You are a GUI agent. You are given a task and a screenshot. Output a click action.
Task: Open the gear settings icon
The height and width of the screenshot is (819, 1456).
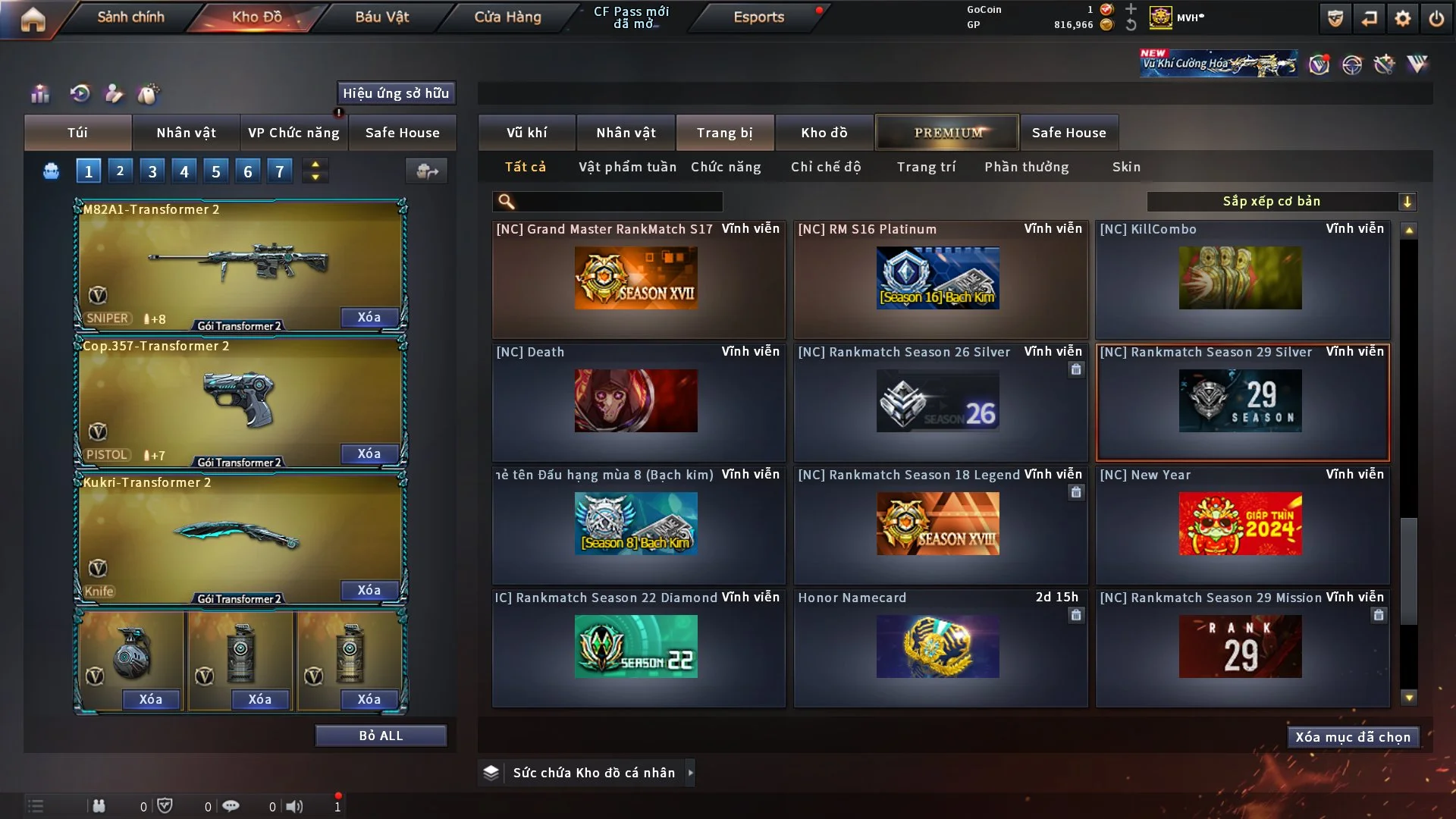(1402, 19)
